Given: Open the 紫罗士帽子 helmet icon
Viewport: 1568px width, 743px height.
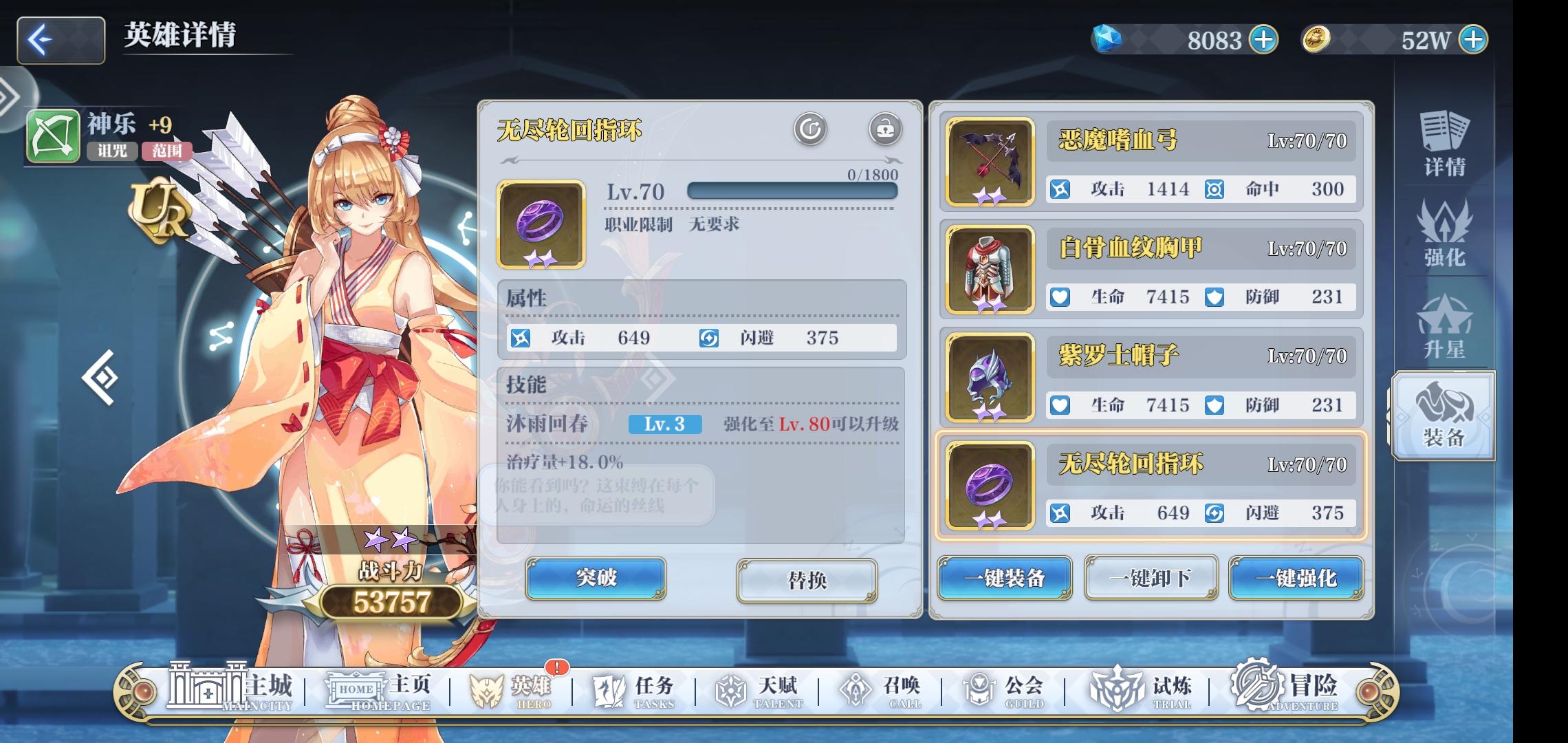Looking at the screenshot, I should [989, 377].
